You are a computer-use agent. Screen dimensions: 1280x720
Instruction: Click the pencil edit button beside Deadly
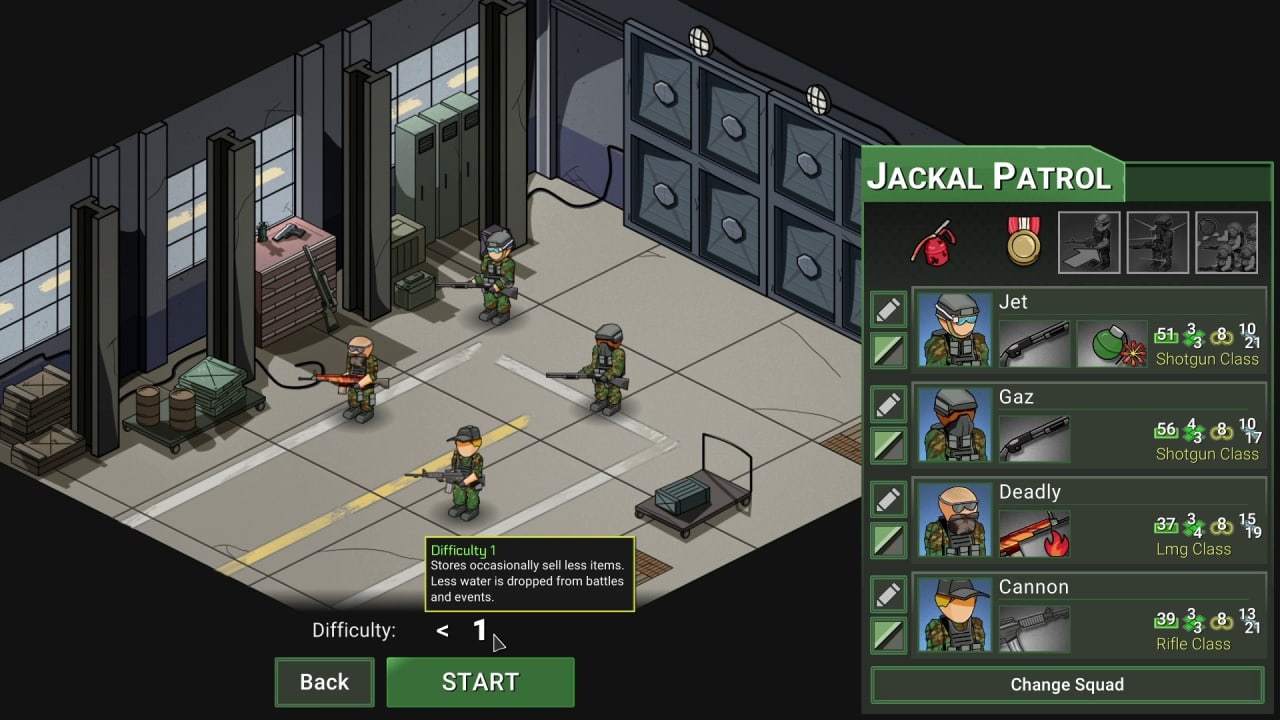[888, 500]
